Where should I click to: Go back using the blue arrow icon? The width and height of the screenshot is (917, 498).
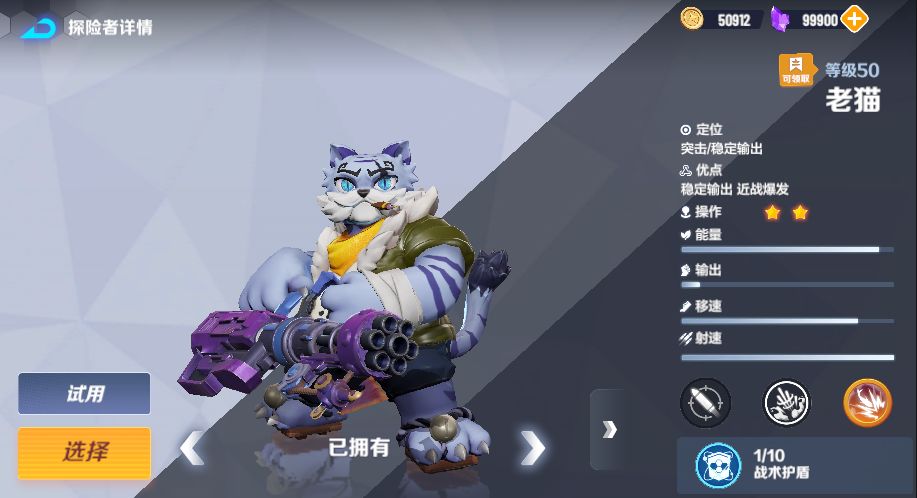click(x=38, y=26)
